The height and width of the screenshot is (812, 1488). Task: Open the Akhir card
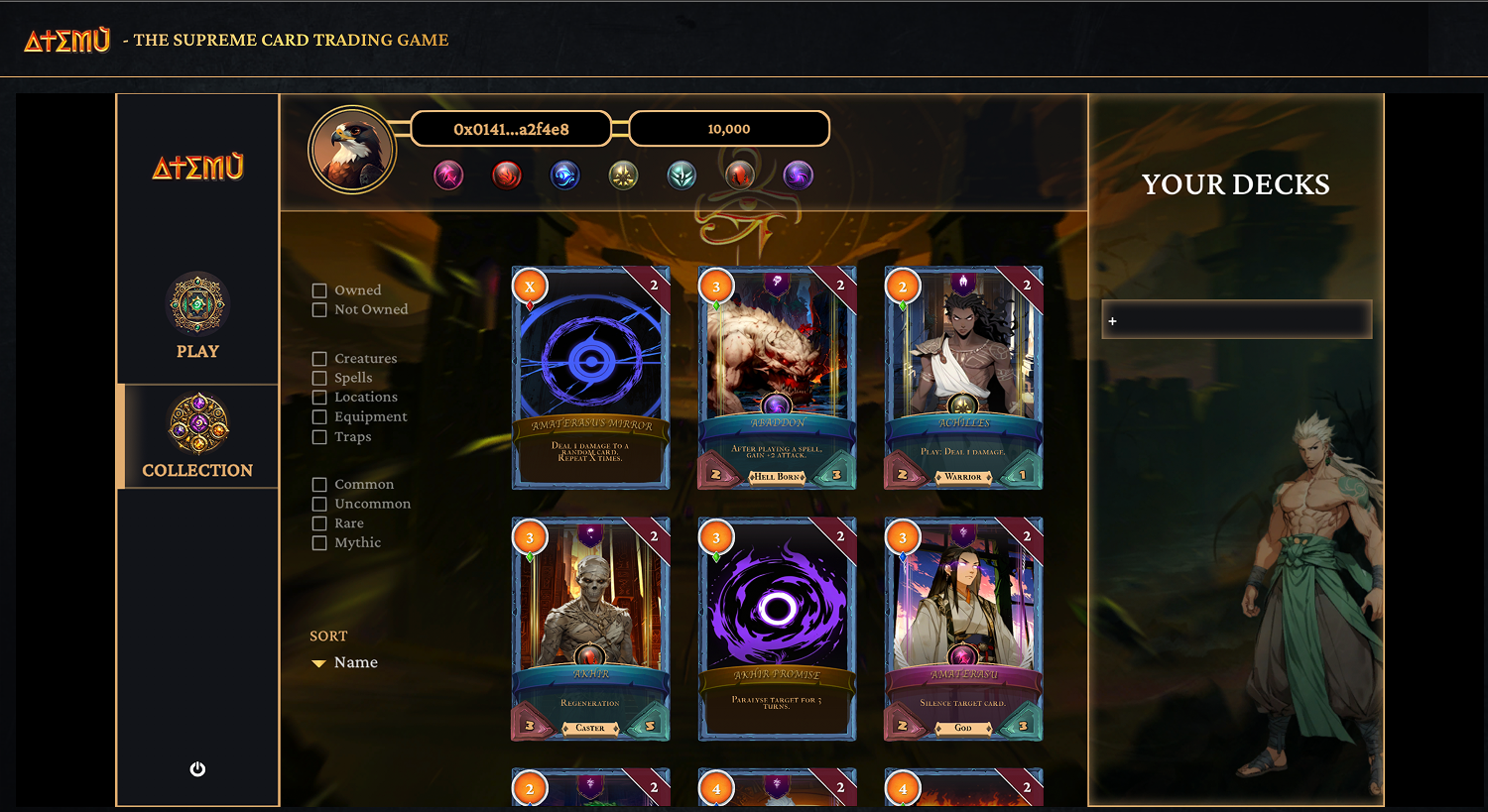(x=590, y=630)
